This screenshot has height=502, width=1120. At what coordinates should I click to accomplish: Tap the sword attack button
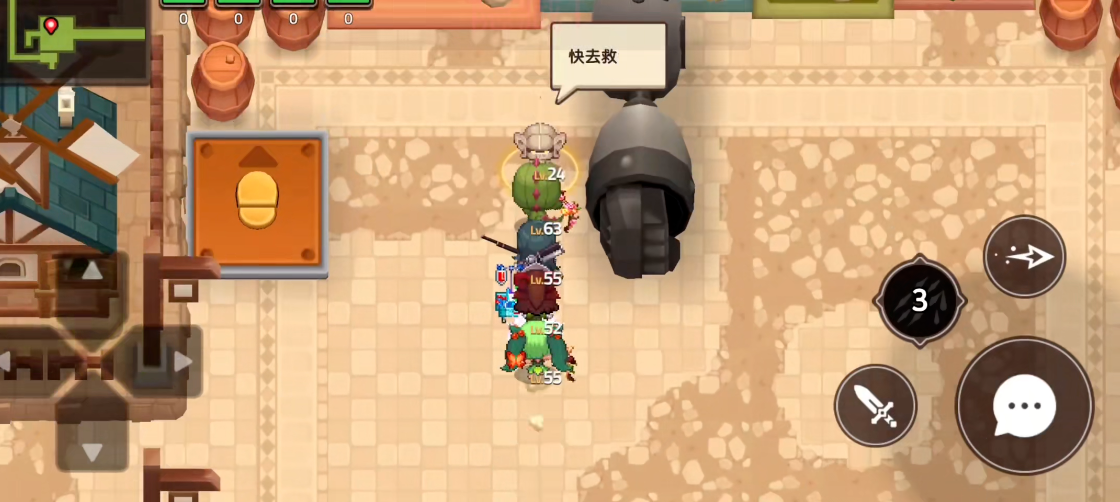(x=876, y=406)
